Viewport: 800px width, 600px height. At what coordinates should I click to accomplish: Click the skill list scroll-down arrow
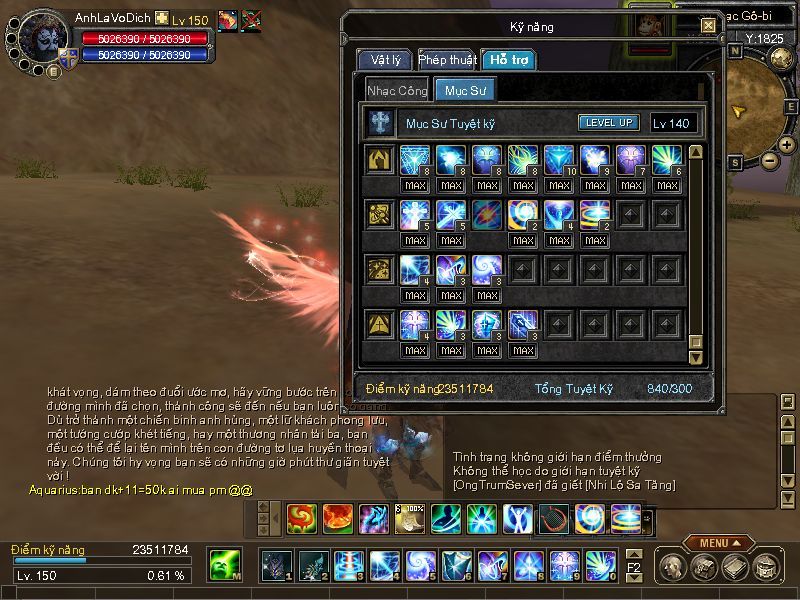point(696,357)
